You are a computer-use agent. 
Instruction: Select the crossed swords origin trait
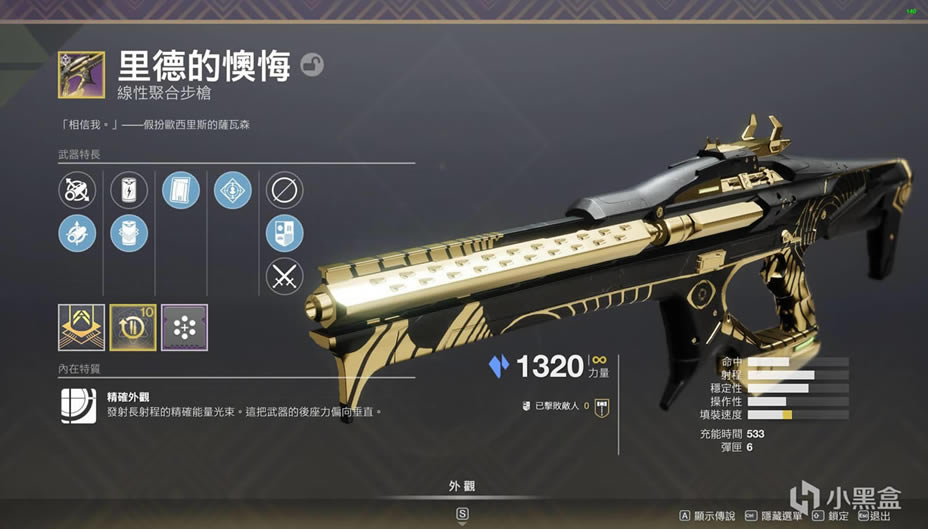[x=285, y=276]
